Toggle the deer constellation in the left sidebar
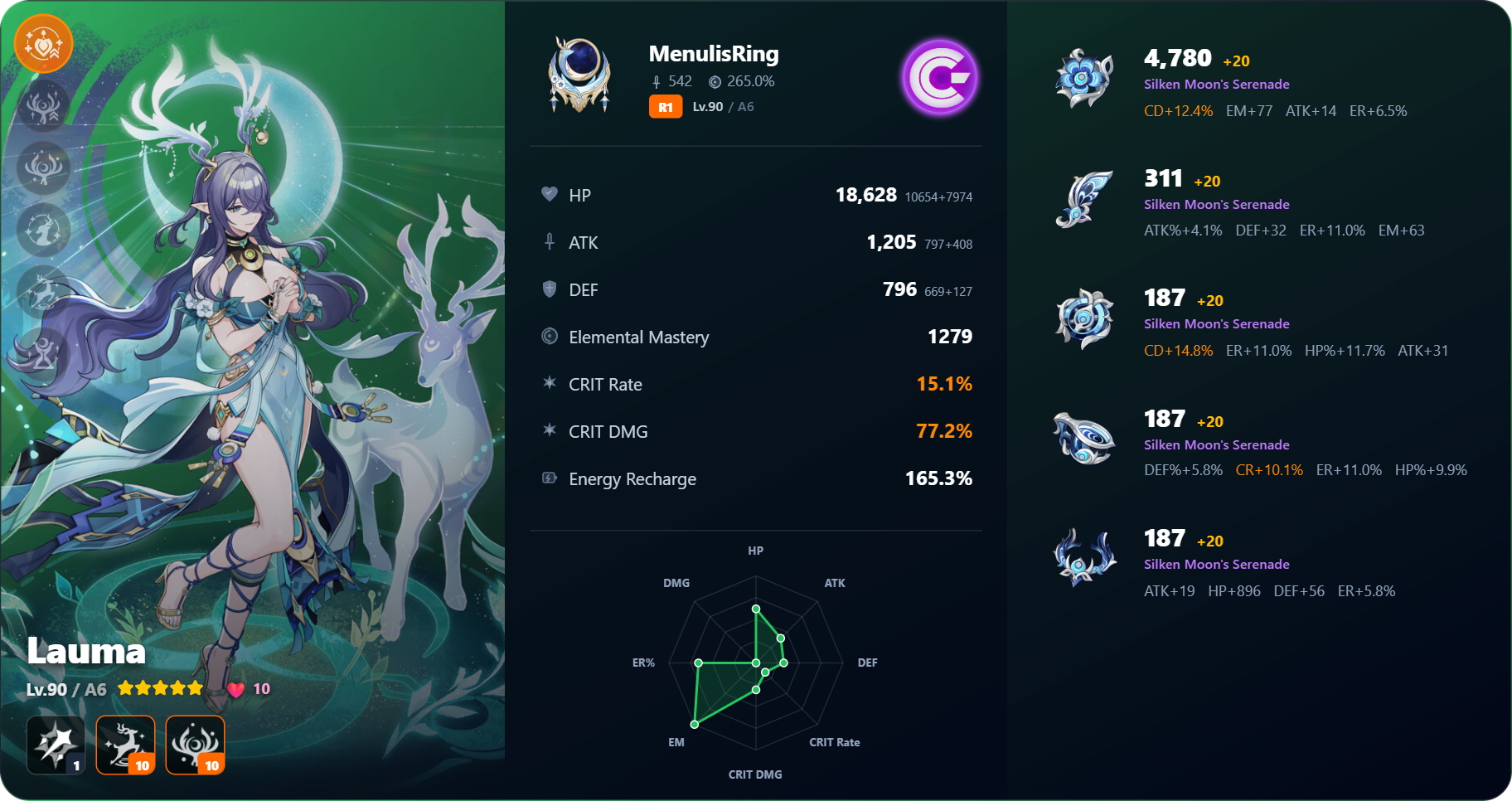The width and height of the screenshot is (1512, 801). tap(43, 292)
